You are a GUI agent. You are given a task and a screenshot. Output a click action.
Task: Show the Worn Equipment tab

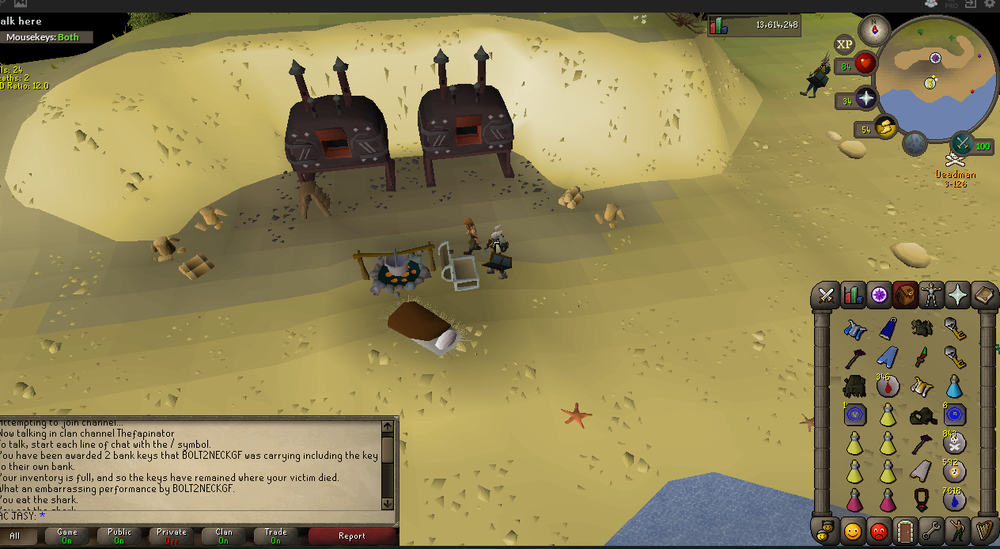[933, 295]
